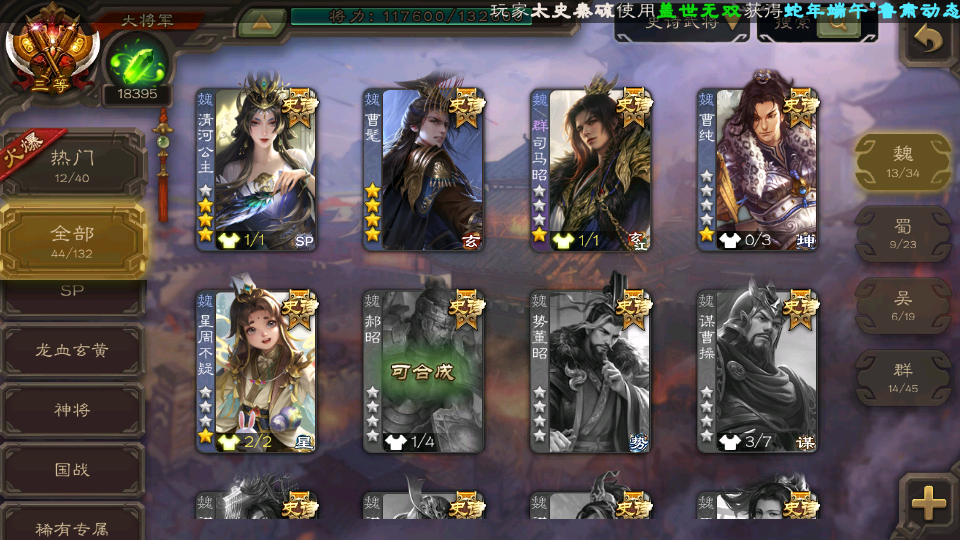Switch to the 神将 category
This screenshot has width=960, height=540.
coord(72,410)
